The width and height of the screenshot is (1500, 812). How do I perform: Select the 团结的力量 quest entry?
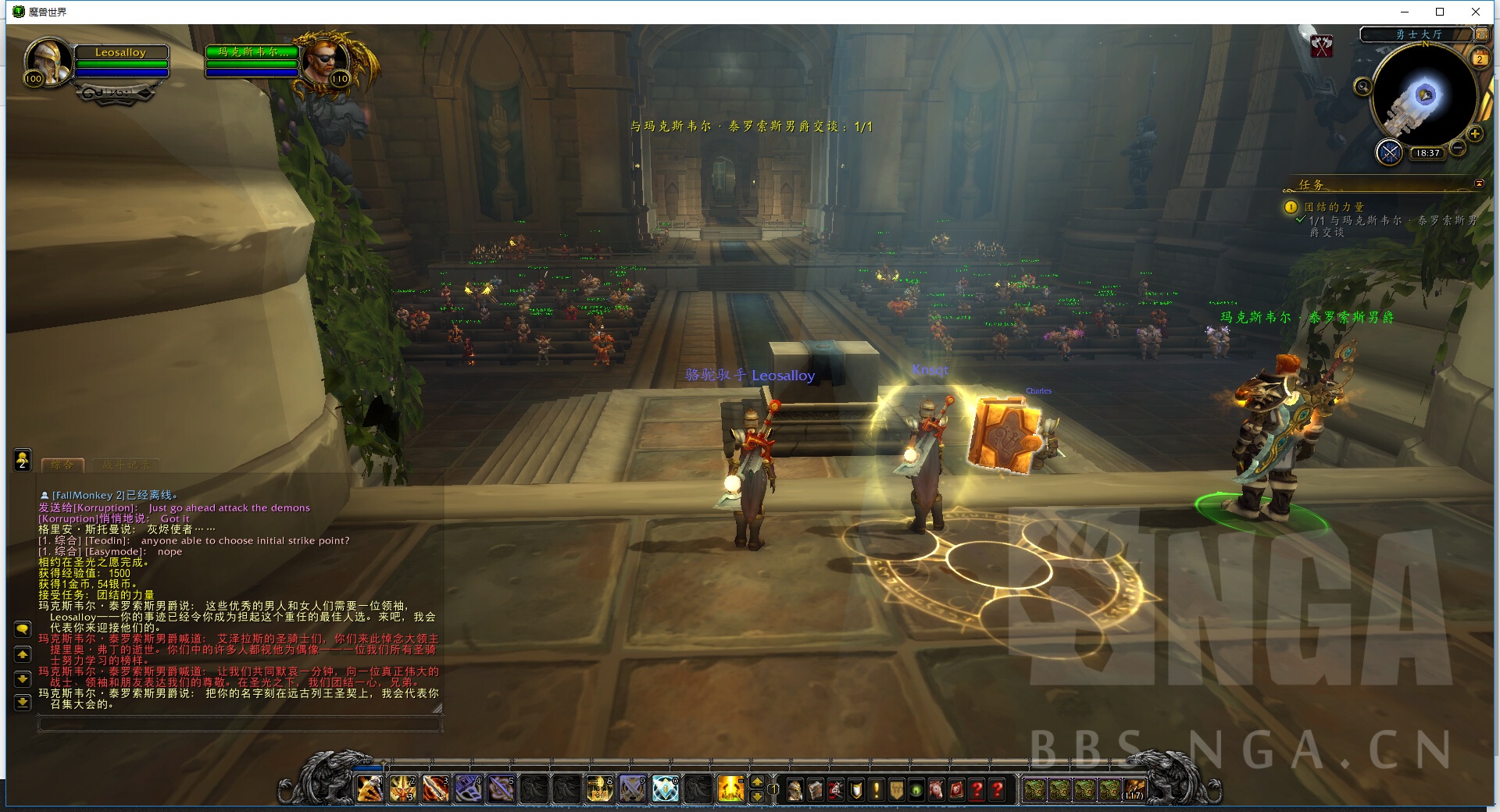coord(1334,207)
